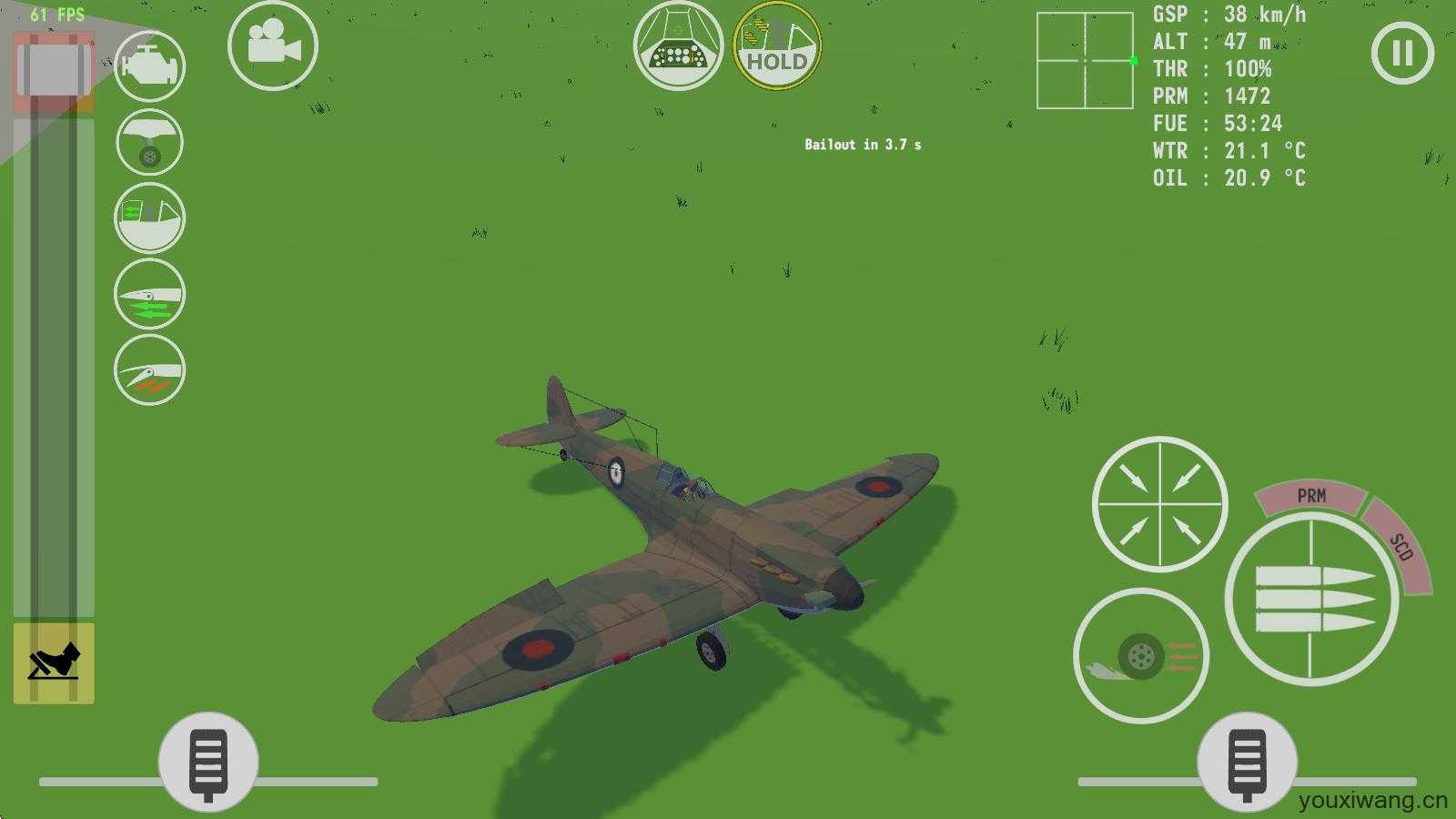Tap the eject seat yellow button
Viewport: 1456px width, 819px height.
(54, 663)
